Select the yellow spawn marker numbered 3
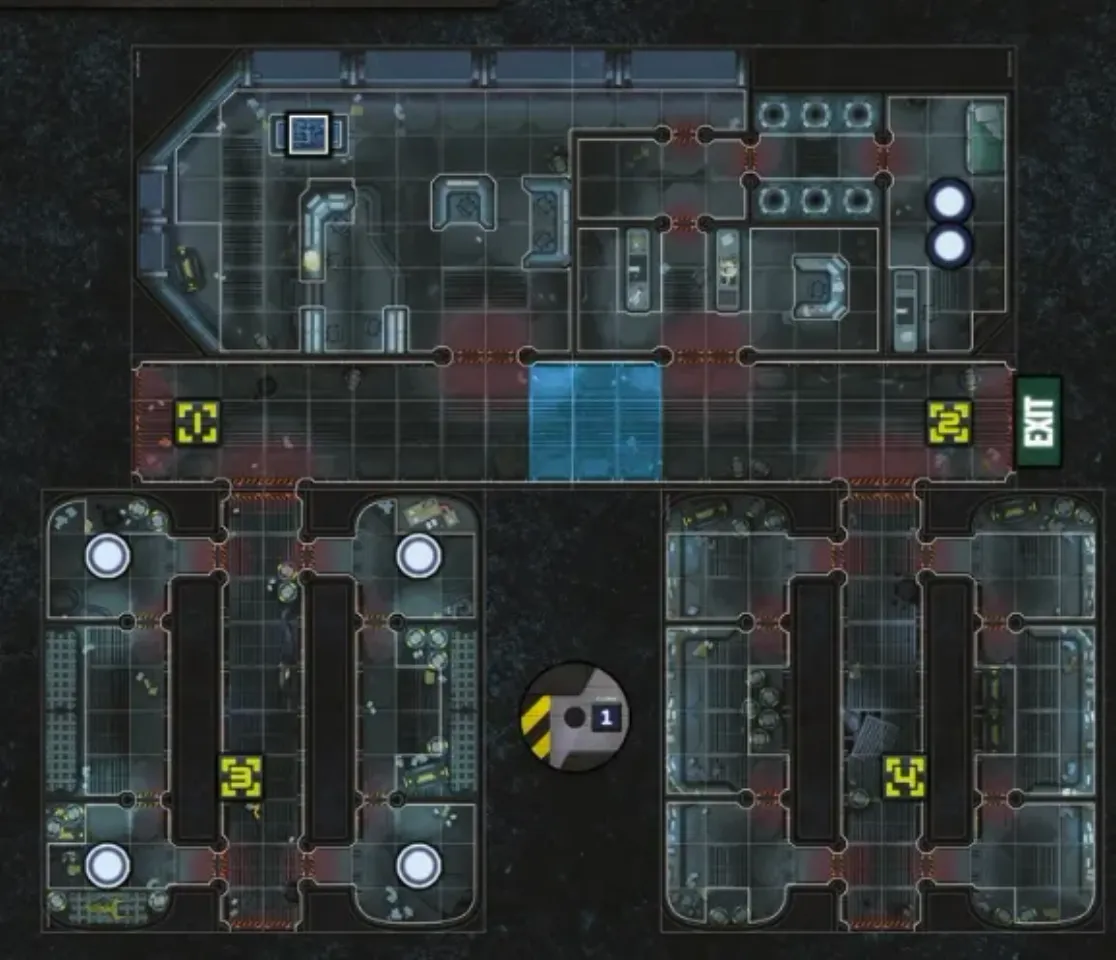 [241, 777]
